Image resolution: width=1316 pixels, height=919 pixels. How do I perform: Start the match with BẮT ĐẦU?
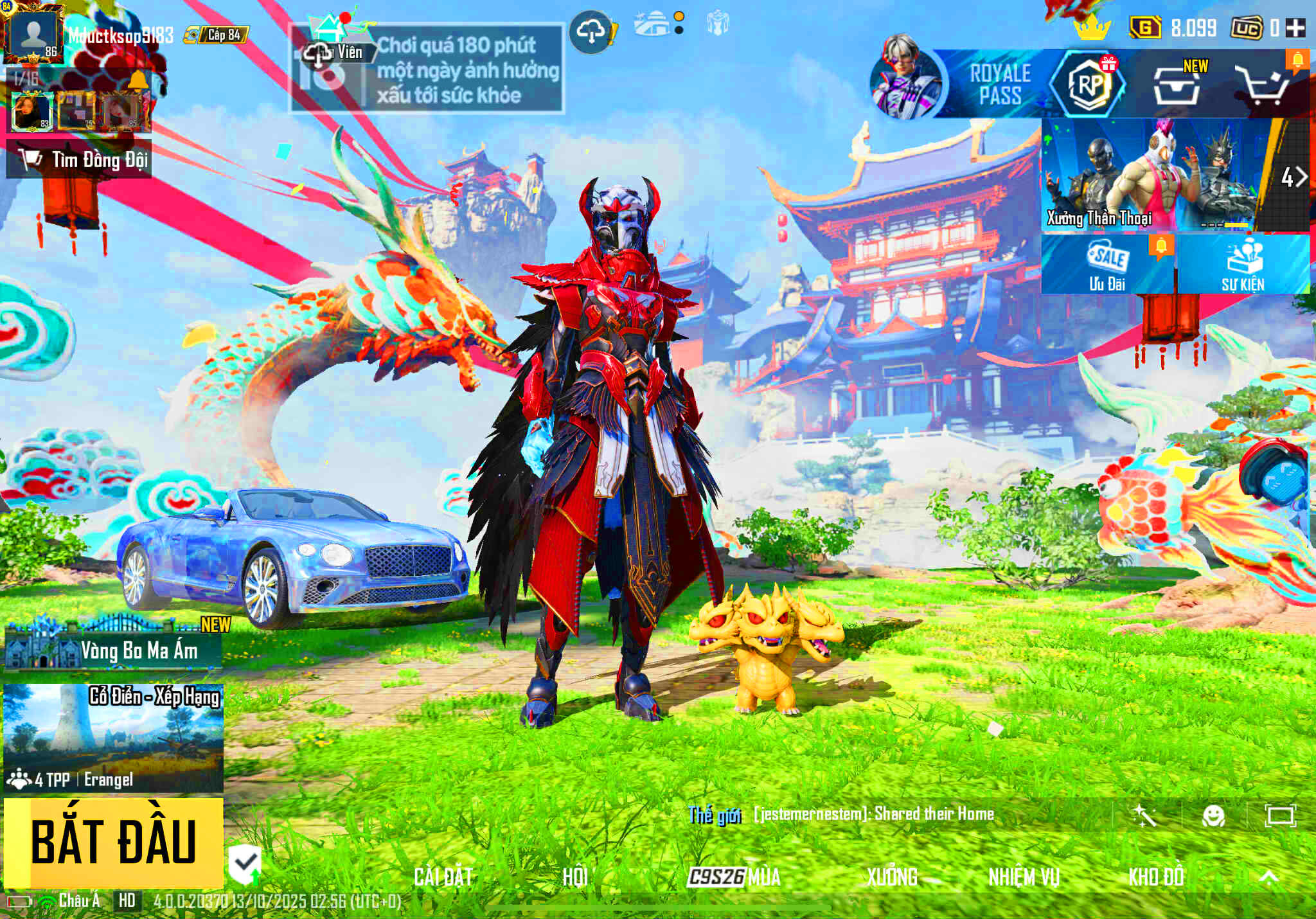point(114,843)
